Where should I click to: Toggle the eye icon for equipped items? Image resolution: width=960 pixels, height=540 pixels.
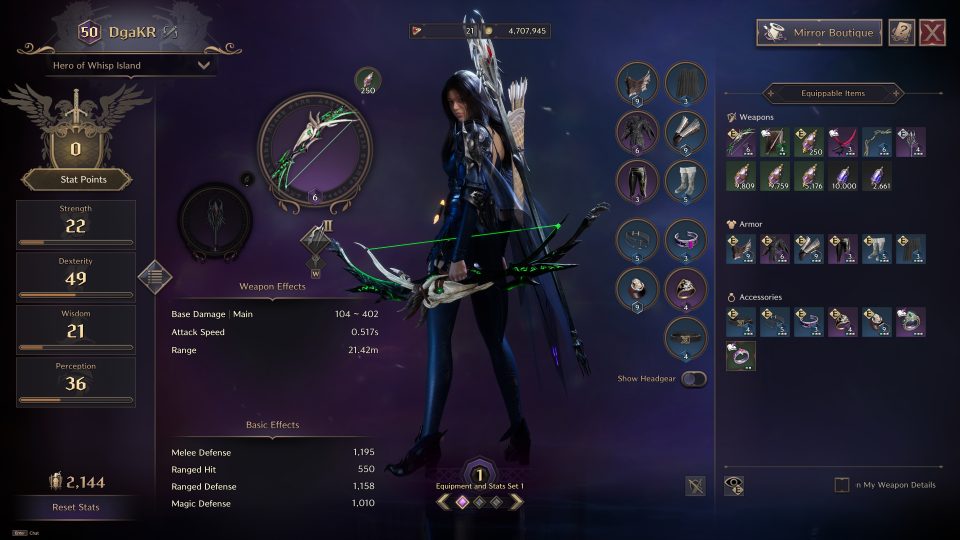click(x=735, y=485)
